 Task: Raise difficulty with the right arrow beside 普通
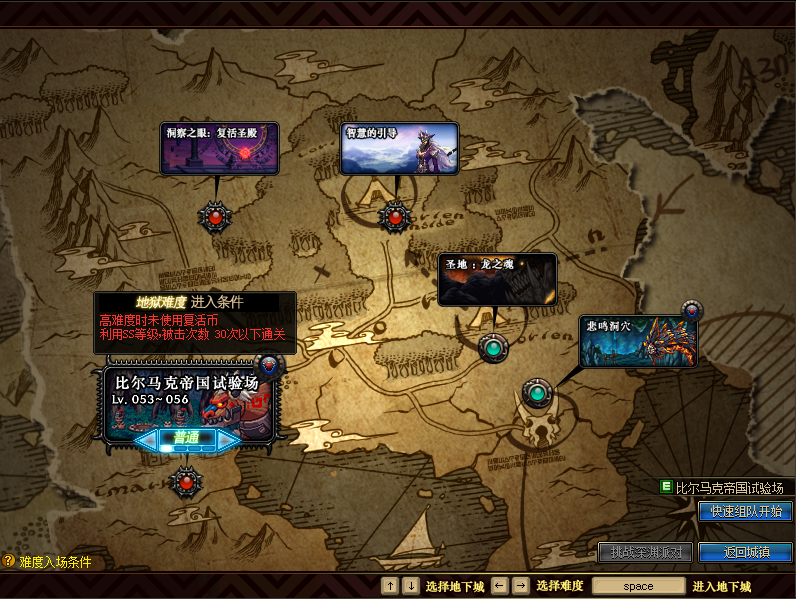pos(228,439)
